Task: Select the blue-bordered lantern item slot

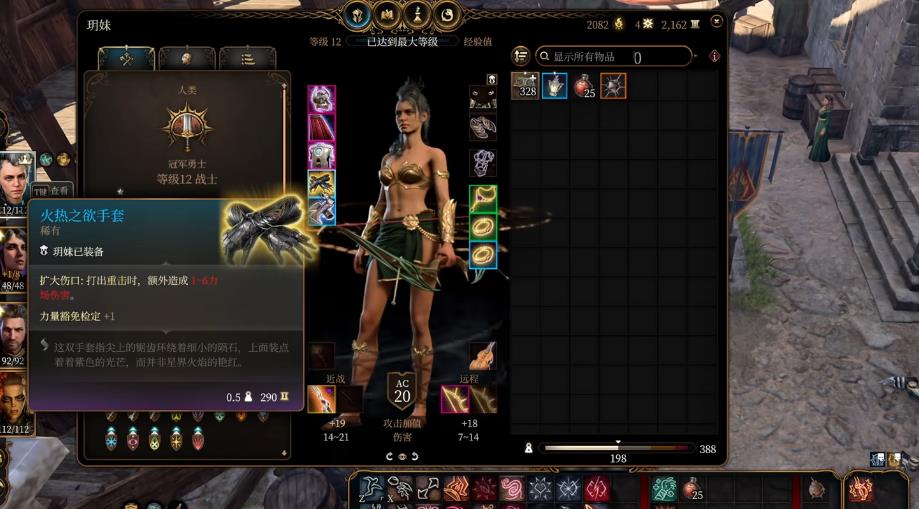Action: 554,86
